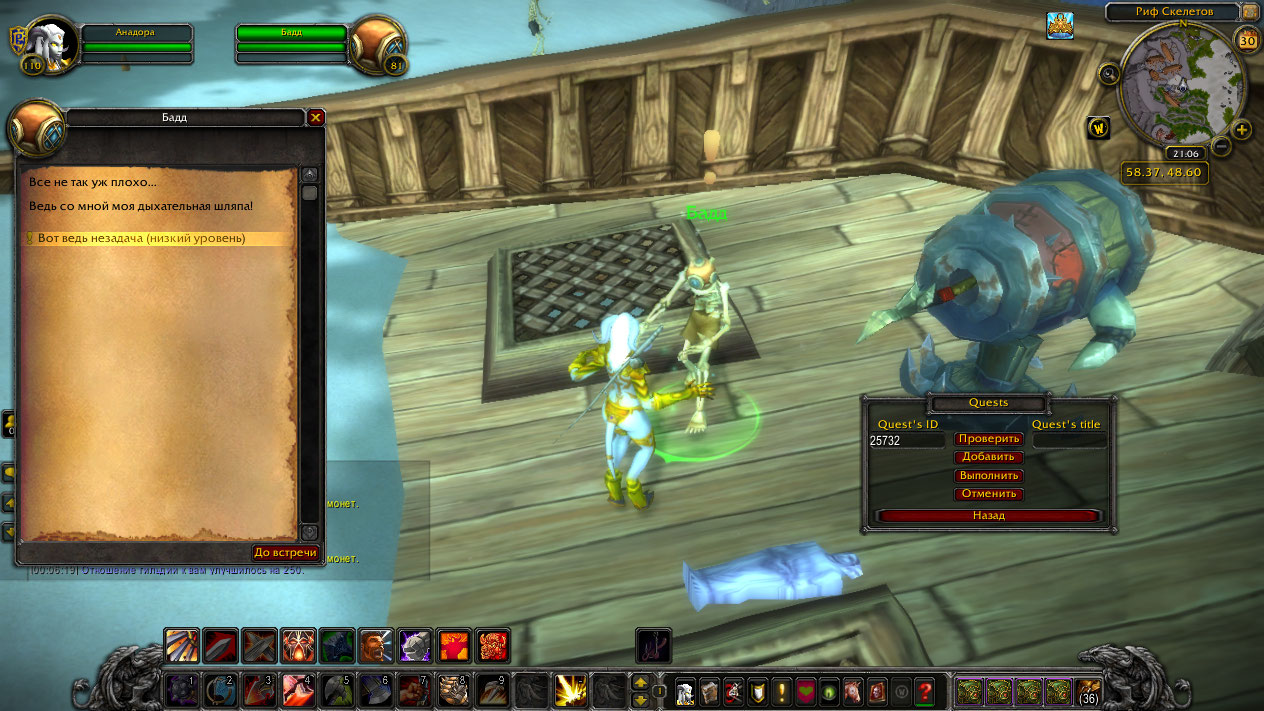Activate the ability in action slot 1
This screenshot has width=1264, height=711.
[x=181, y=690]
